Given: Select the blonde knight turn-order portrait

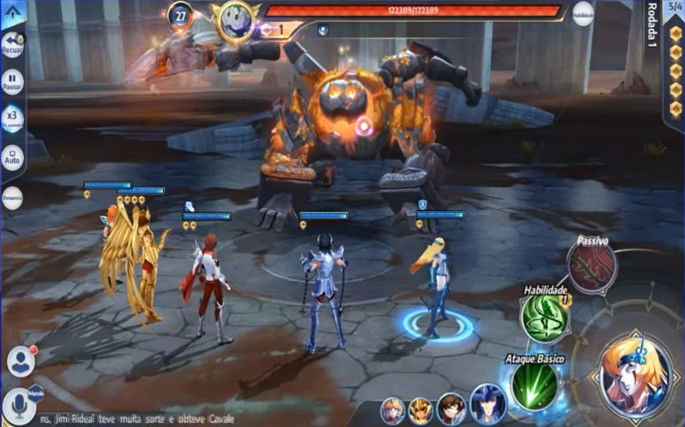Looking at the screenshot, I should click(395, 410).
